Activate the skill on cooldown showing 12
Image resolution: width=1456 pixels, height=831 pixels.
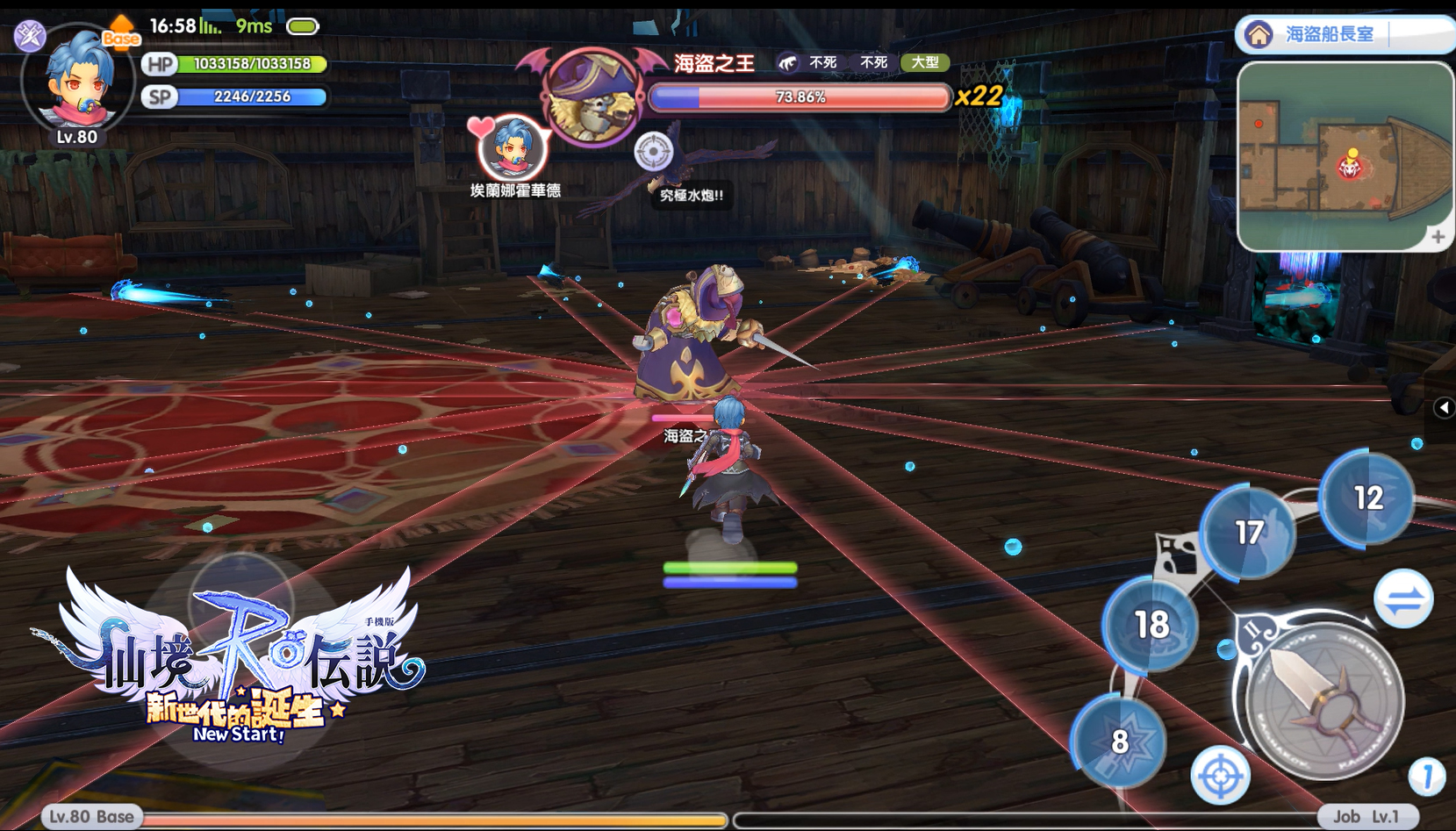point(1367,498)
